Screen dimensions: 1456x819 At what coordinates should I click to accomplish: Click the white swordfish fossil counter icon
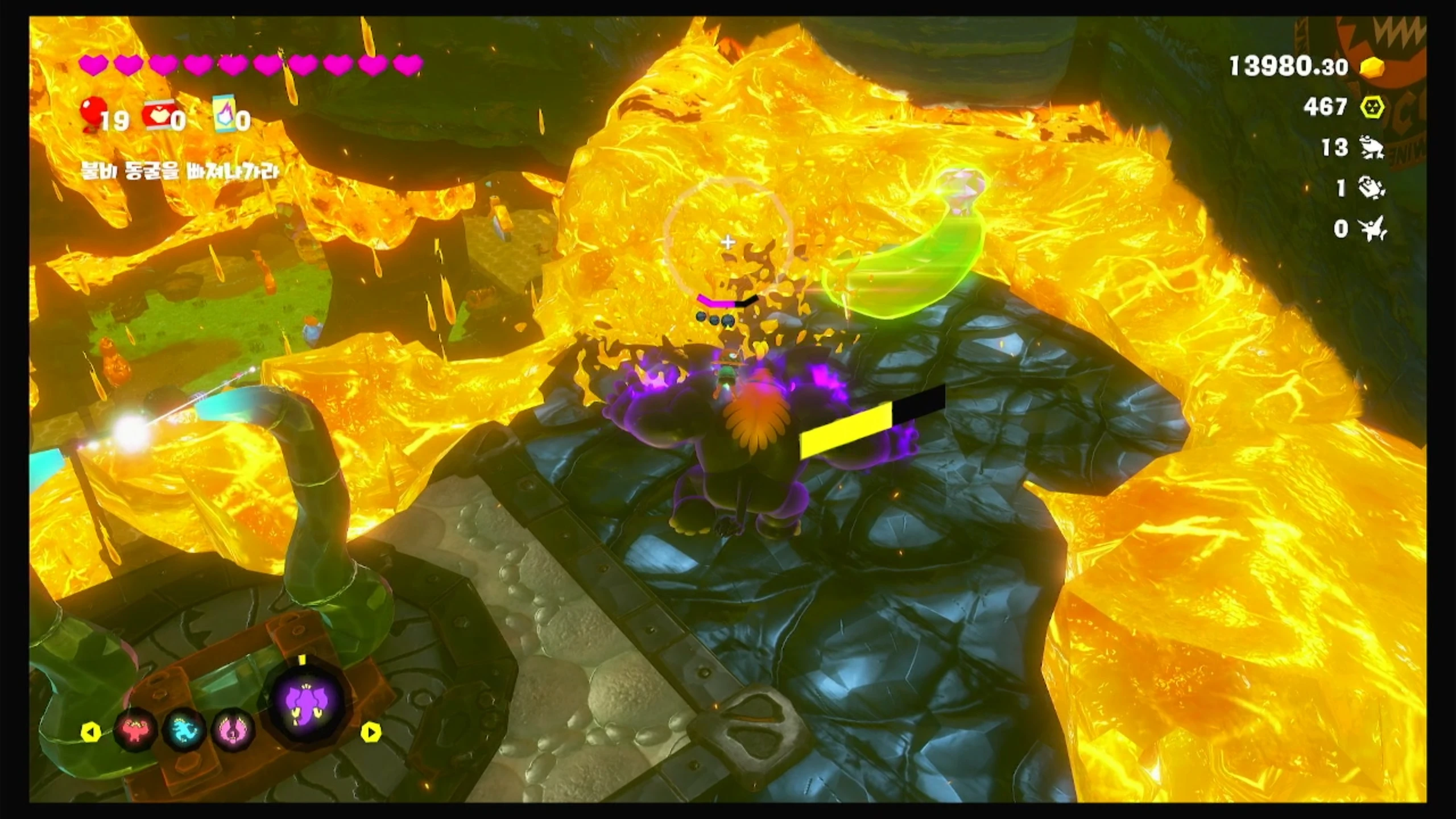tap(1373, 229)
